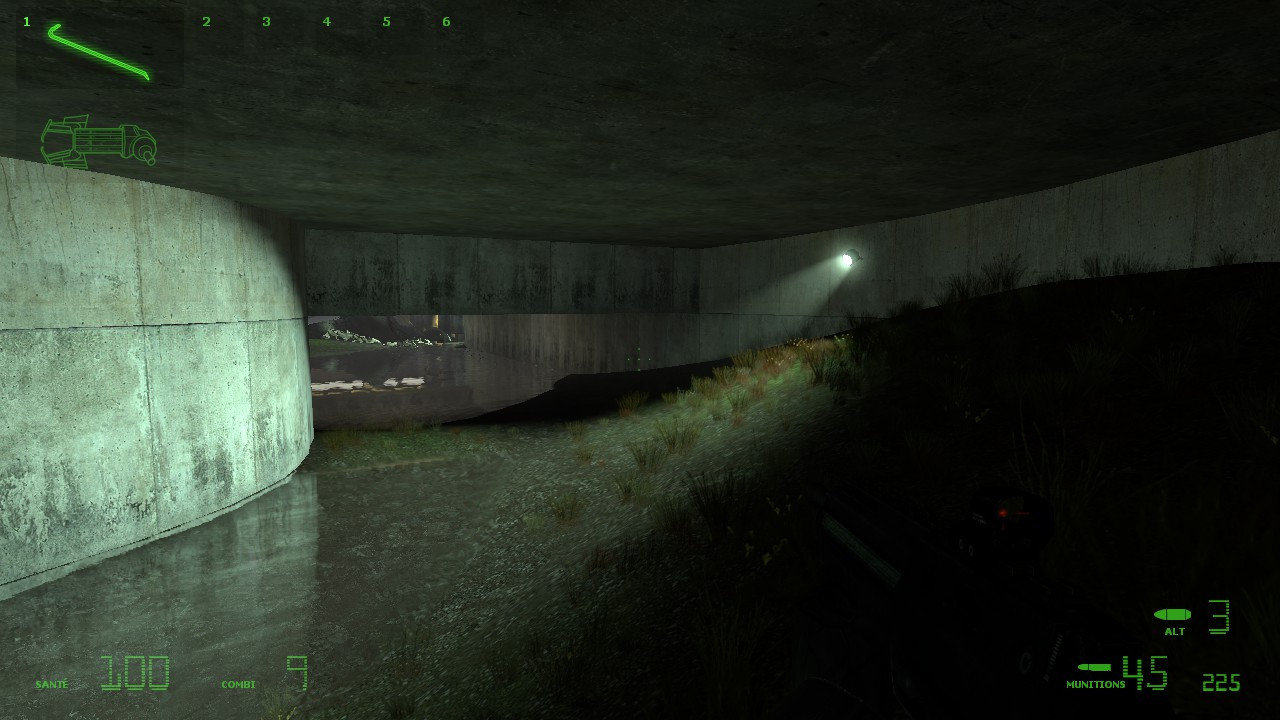Select weapon slot 3 in the HUD bar
This screenshot has height=720, width=1280.
coord(267,20)
